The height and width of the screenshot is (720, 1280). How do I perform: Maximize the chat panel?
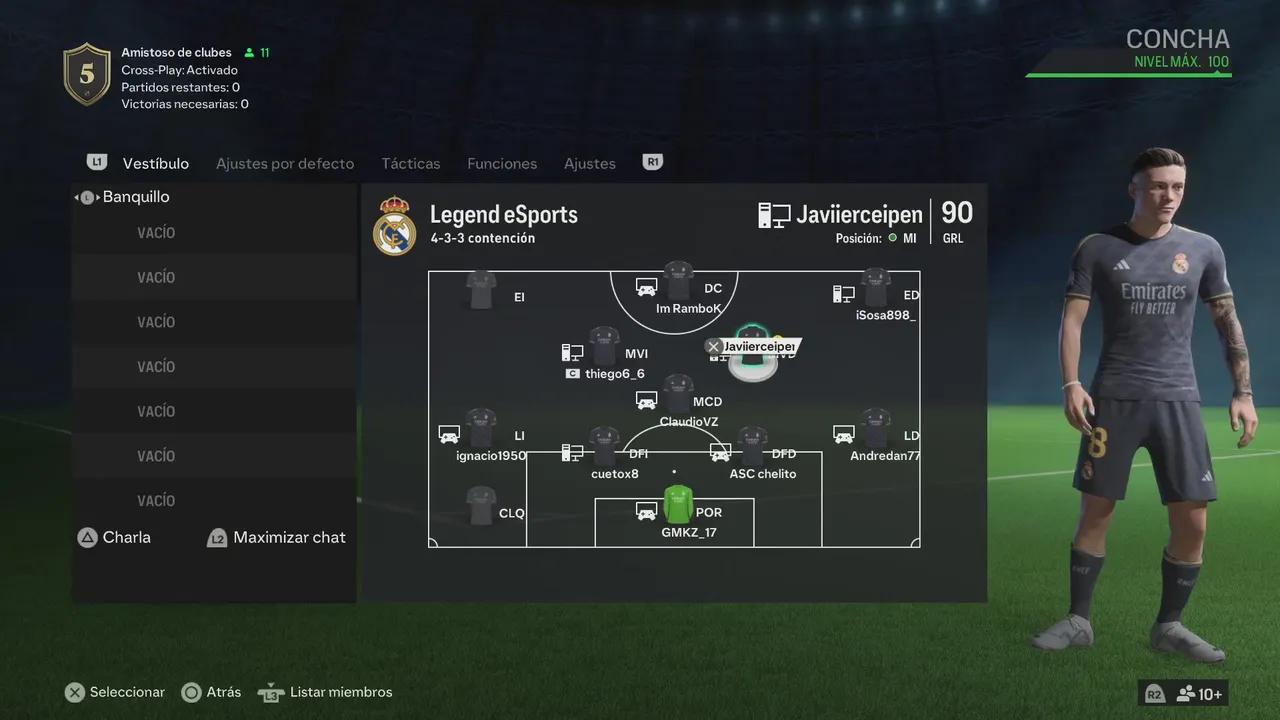click(288, 537)
